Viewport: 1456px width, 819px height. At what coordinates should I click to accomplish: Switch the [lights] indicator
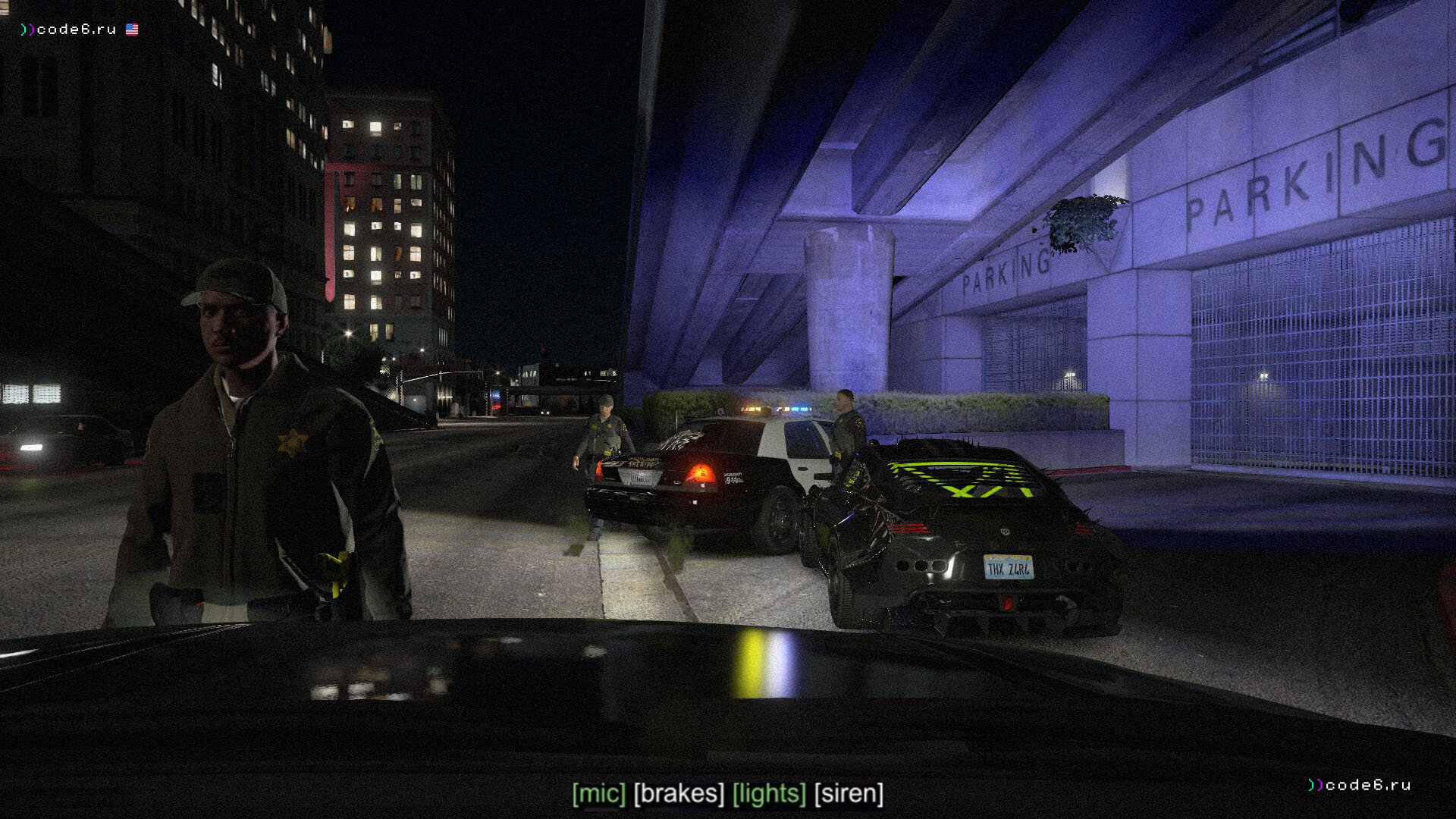click(x=769, y=794)
